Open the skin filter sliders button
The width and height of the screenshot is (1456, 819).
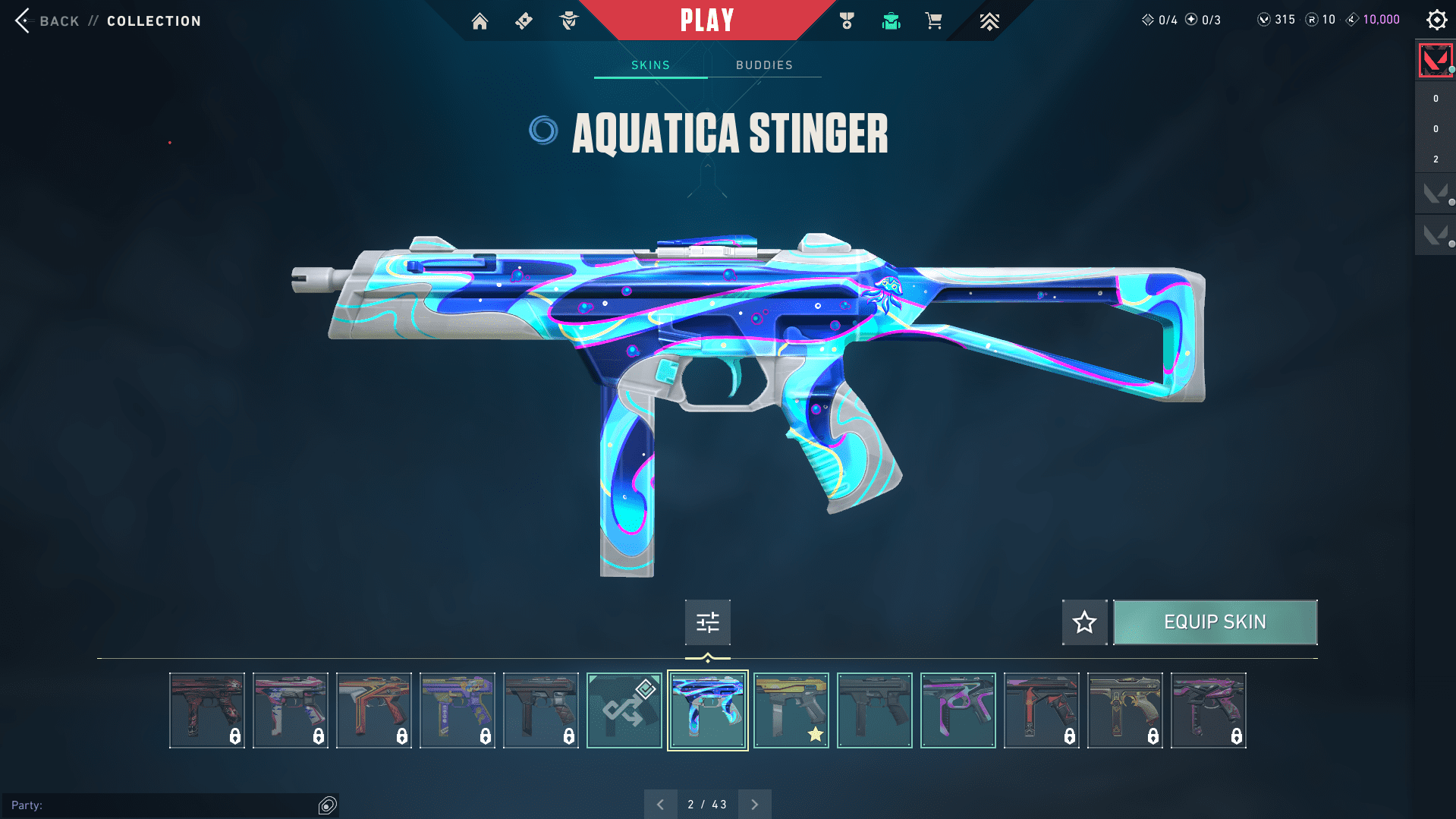(x=707, y=622)
